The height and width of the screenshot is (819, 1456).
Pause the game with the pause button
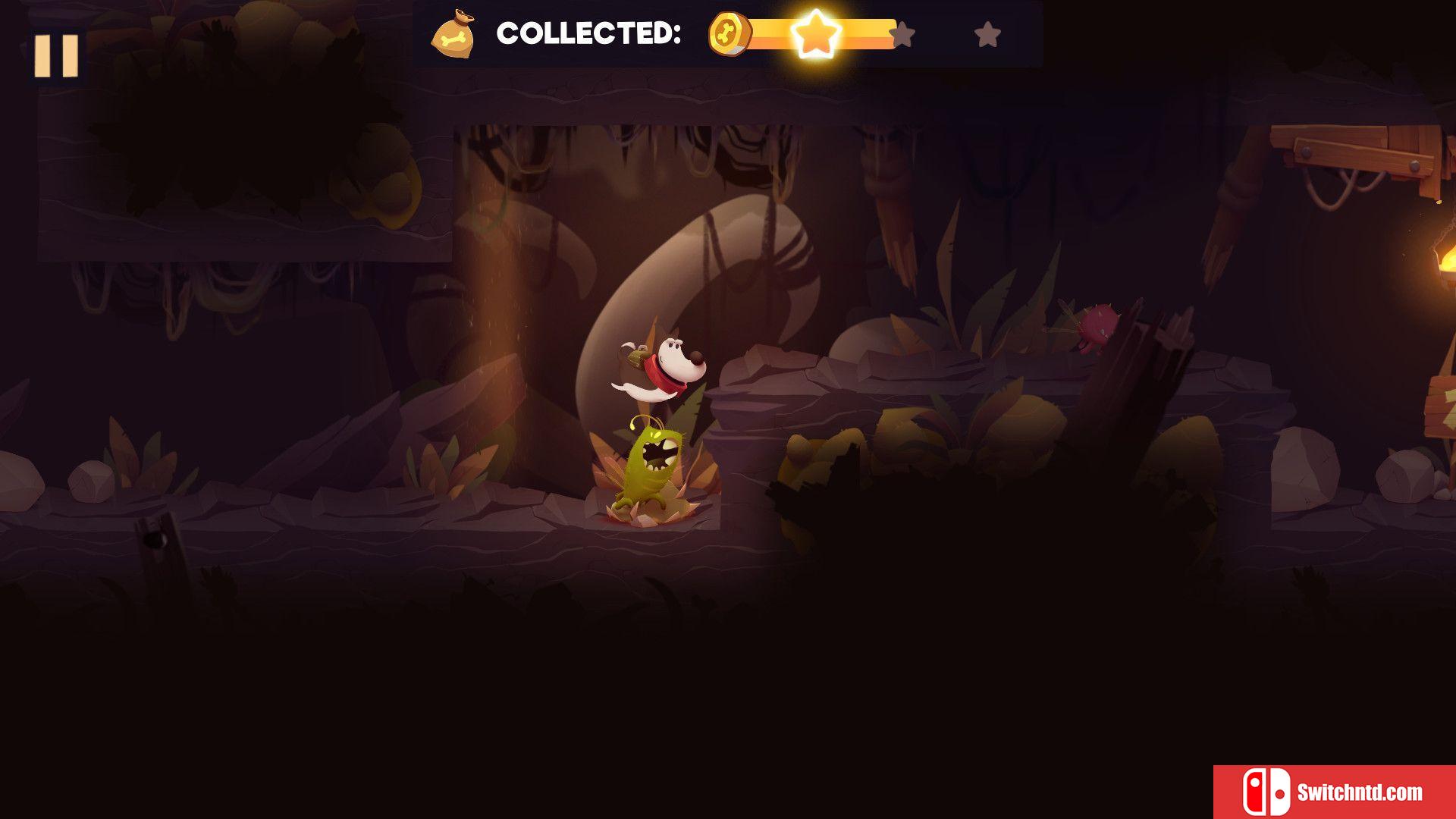tap(56, 55)
